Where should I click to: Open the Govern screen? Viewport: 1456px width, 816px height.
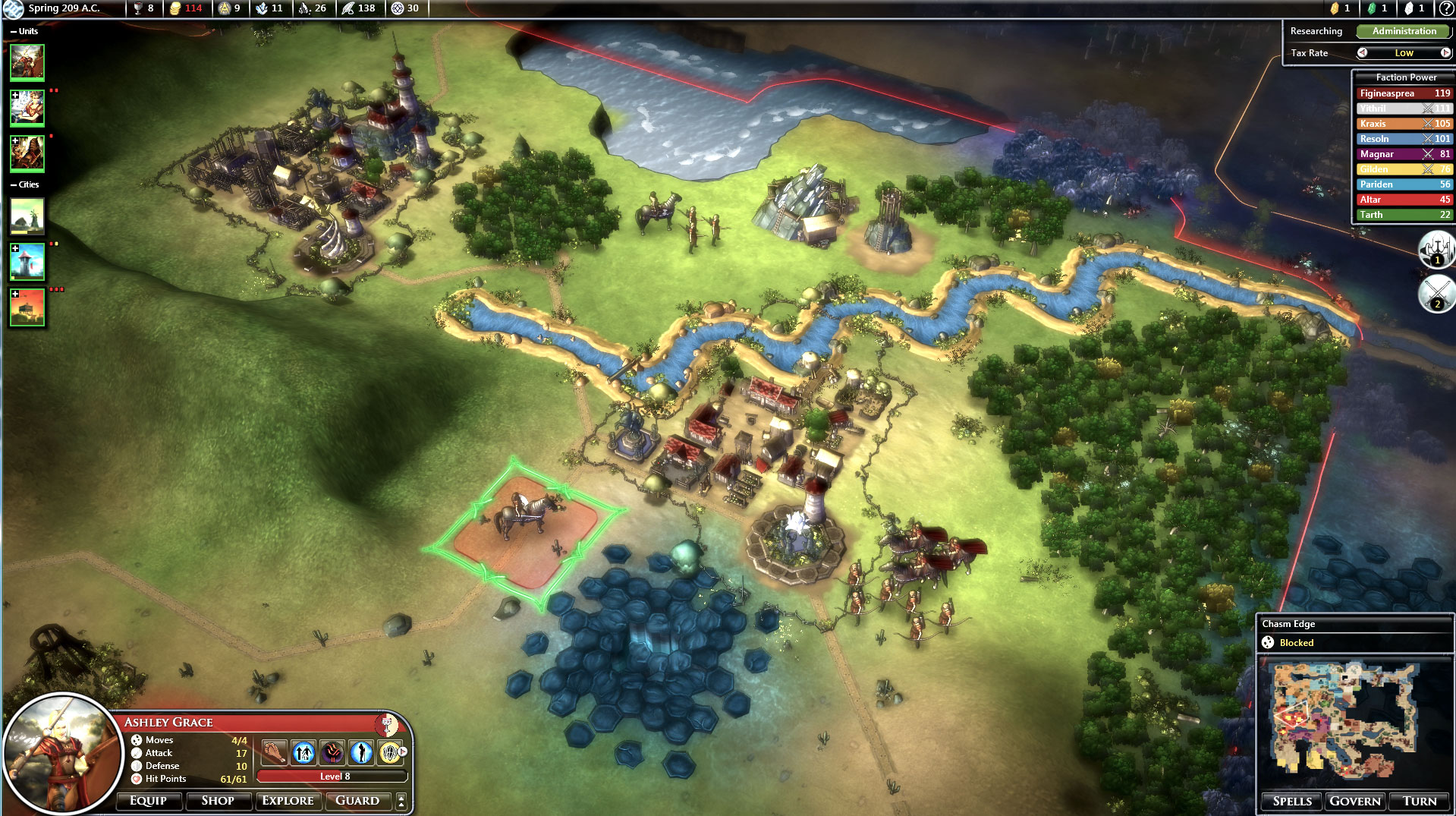pyautogui.click(x=1355, y=802)
